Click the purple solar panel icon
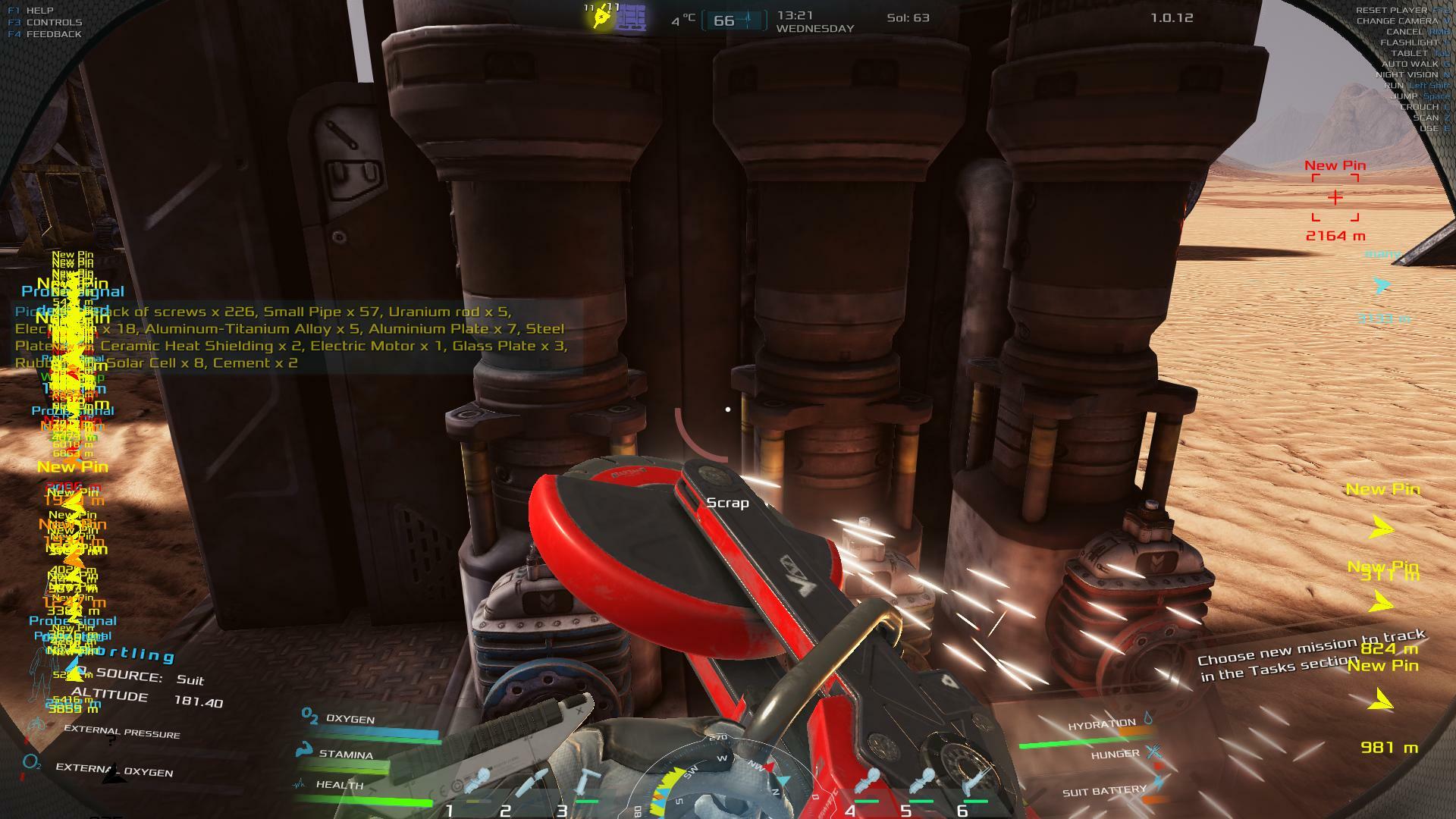 pos(631,17)
